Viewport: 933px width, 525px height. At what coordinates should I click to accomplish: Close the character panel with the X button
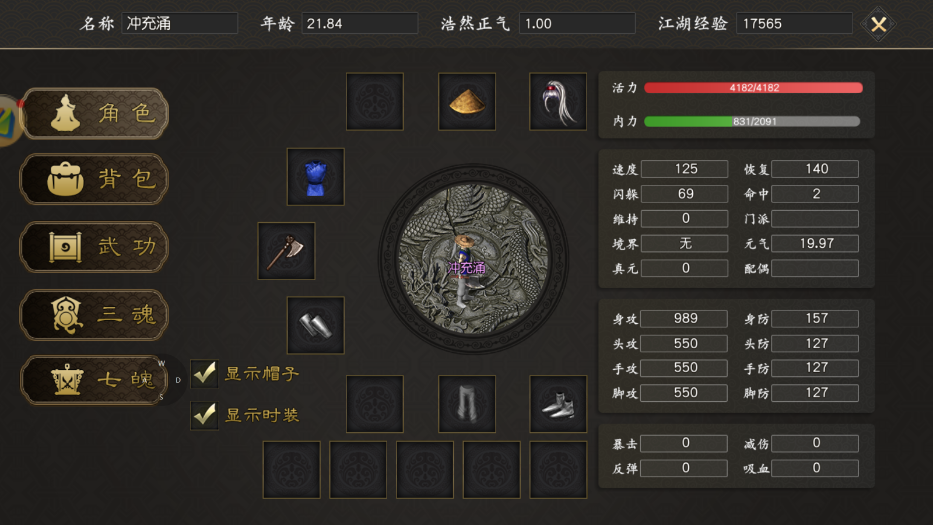coord(878,24)
